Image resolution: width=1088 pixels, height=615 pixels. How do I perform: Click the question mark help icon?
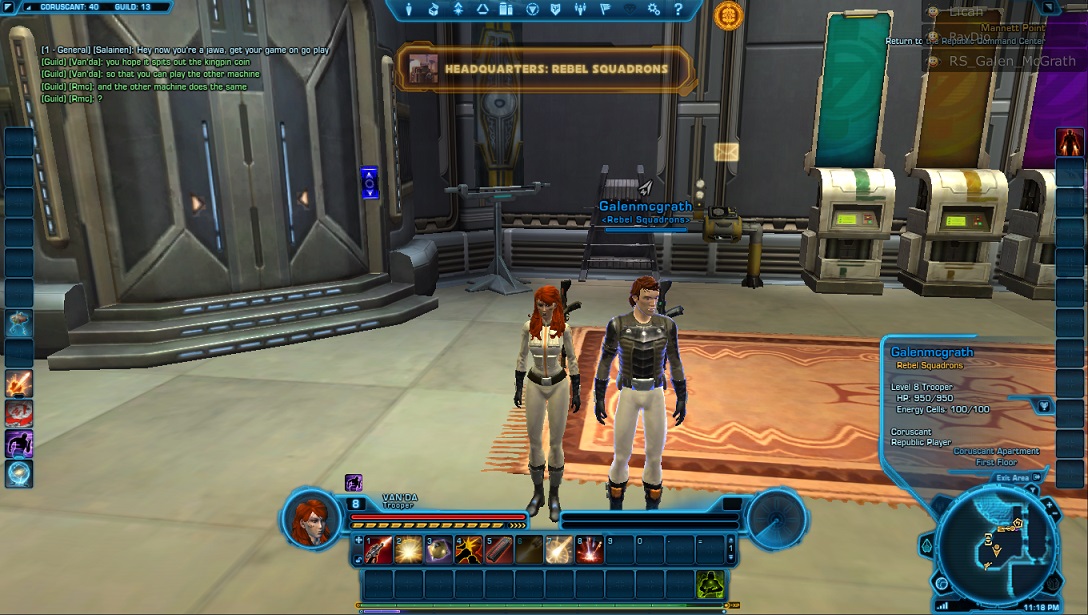tap(678, 9)
